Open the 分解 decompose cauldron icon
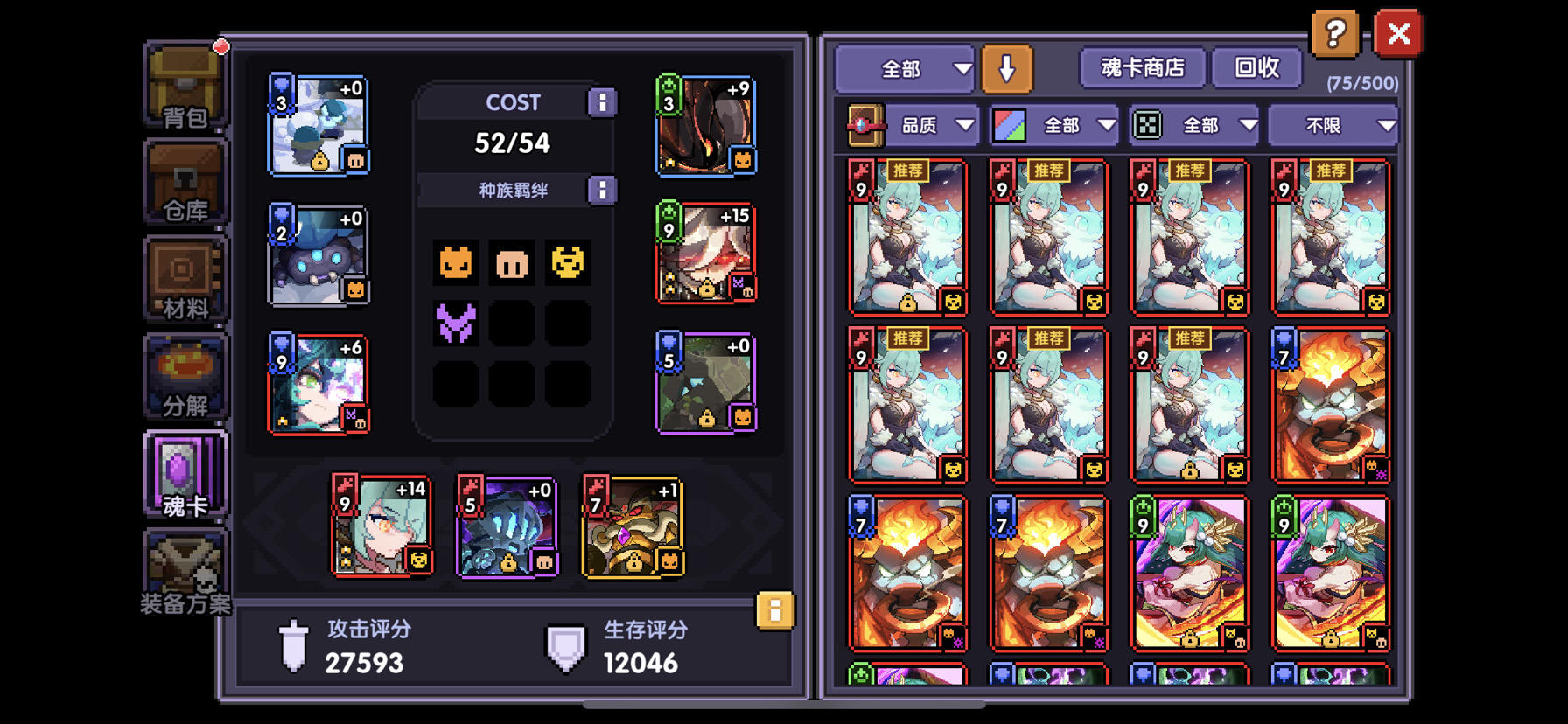The height and width of the screenshot is (724, 1568). 184,374
